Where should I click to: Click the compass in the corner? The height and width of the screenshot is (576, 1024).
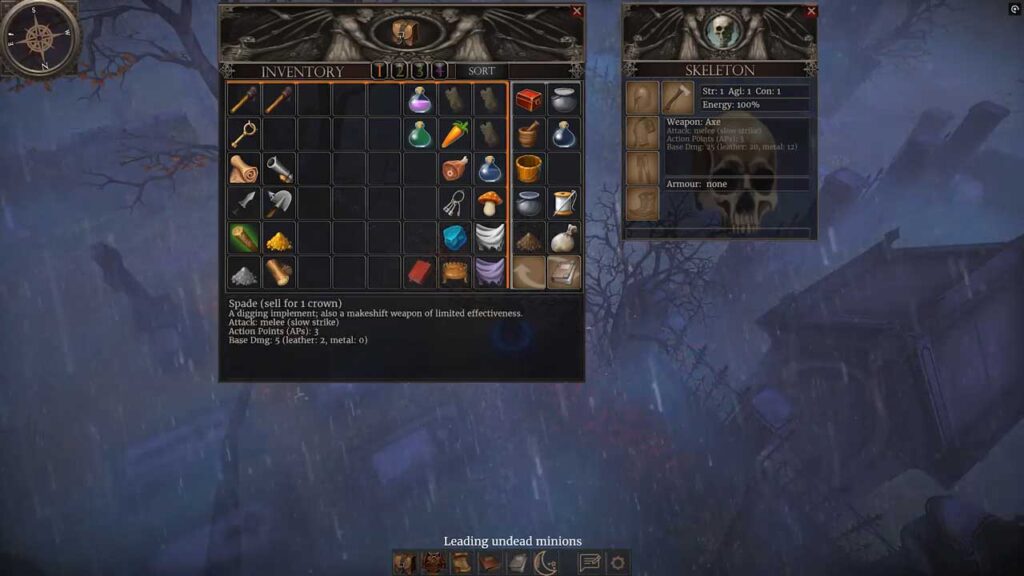[x=39, y=38]
